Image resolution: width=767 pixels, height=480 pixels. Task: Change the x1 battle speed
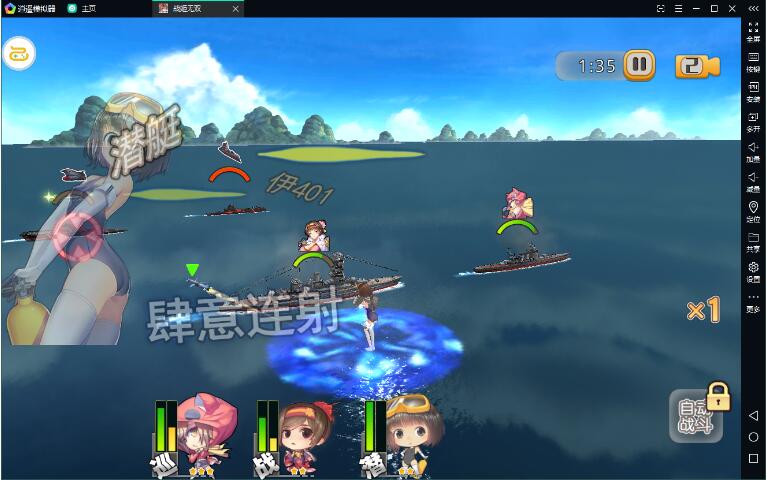[703, 310]
